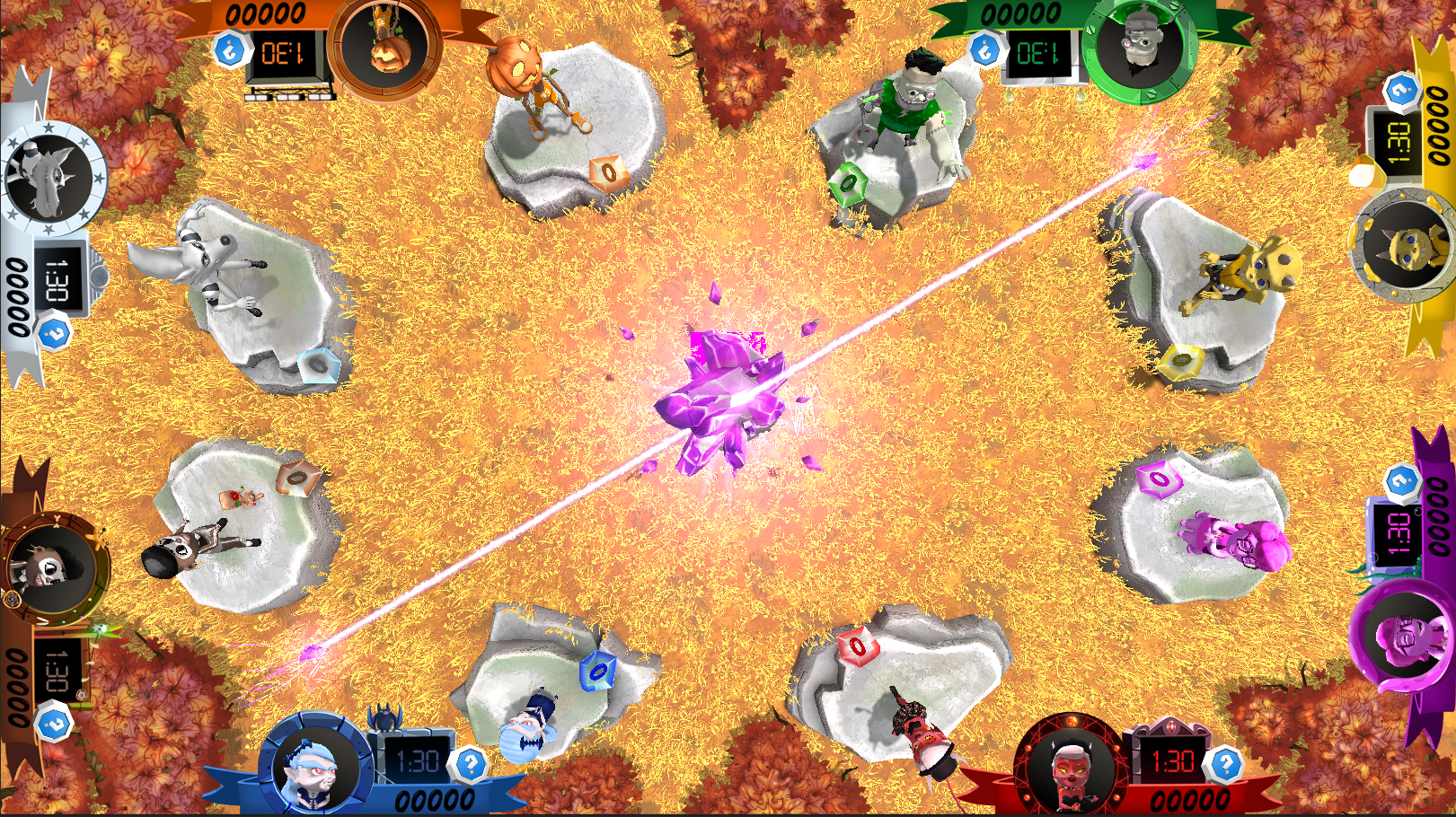Open the purple player's question mark button
The width and height of the screenshot is (1456, 817).
point(1400,481)
